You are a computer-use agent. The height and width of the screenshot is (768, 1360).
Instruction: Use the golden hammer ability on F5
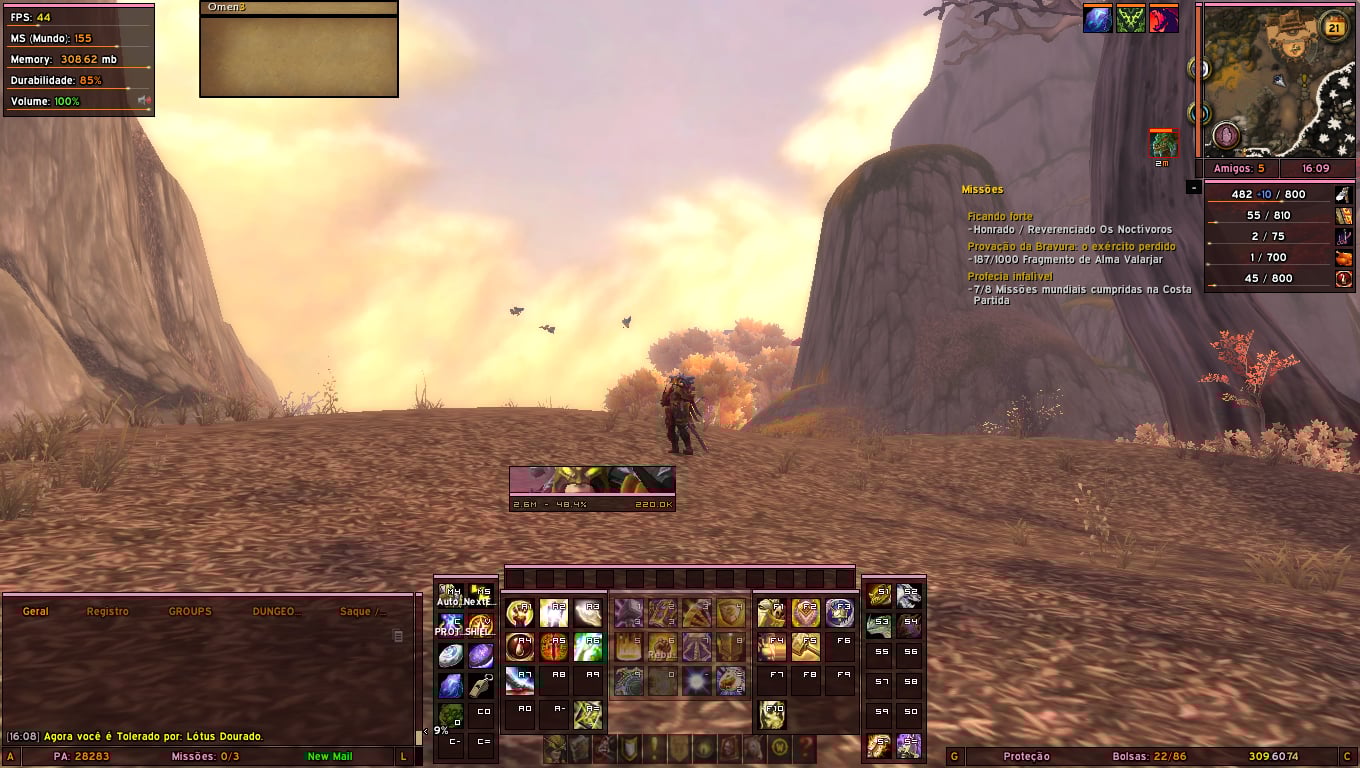pos(806,647)
